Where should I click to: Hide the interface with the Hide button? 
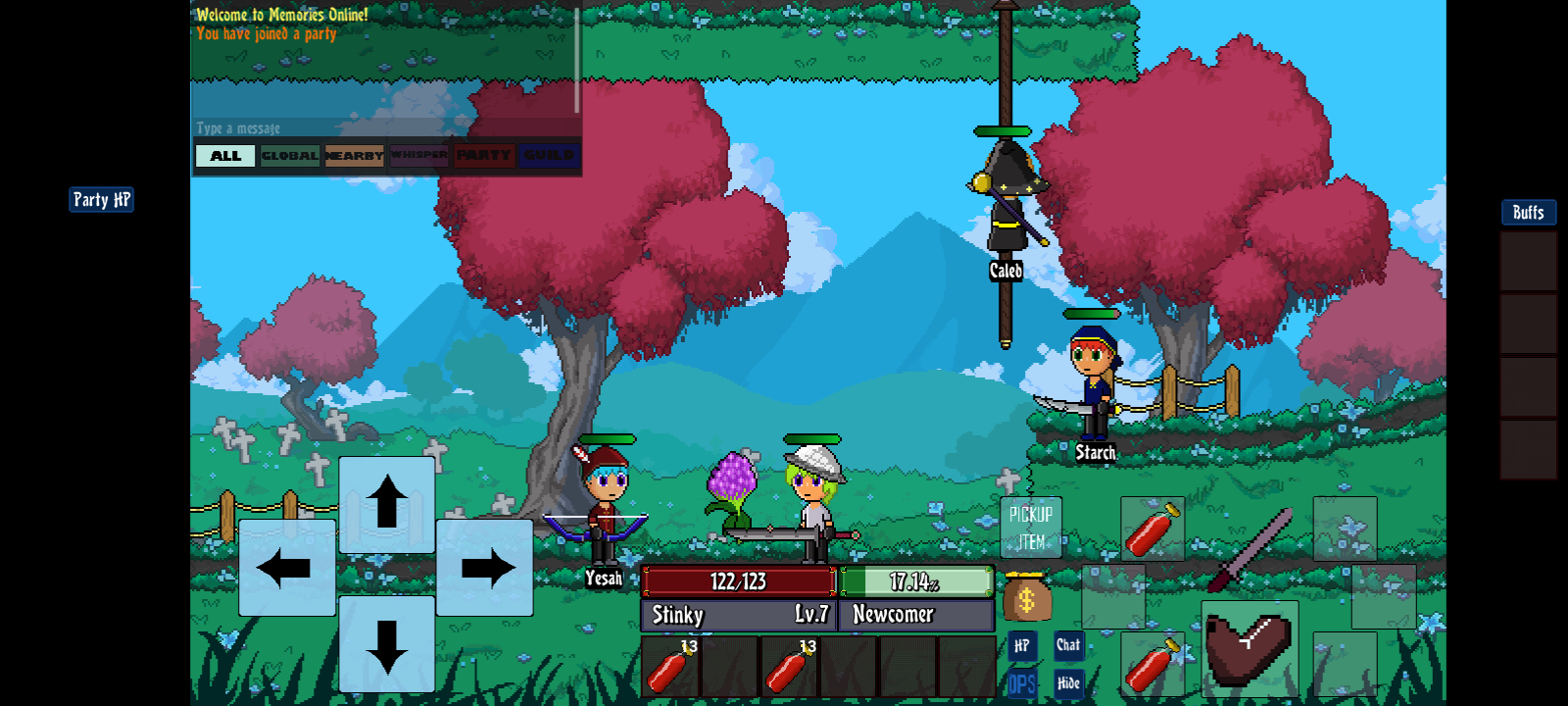pos(1068,683)
